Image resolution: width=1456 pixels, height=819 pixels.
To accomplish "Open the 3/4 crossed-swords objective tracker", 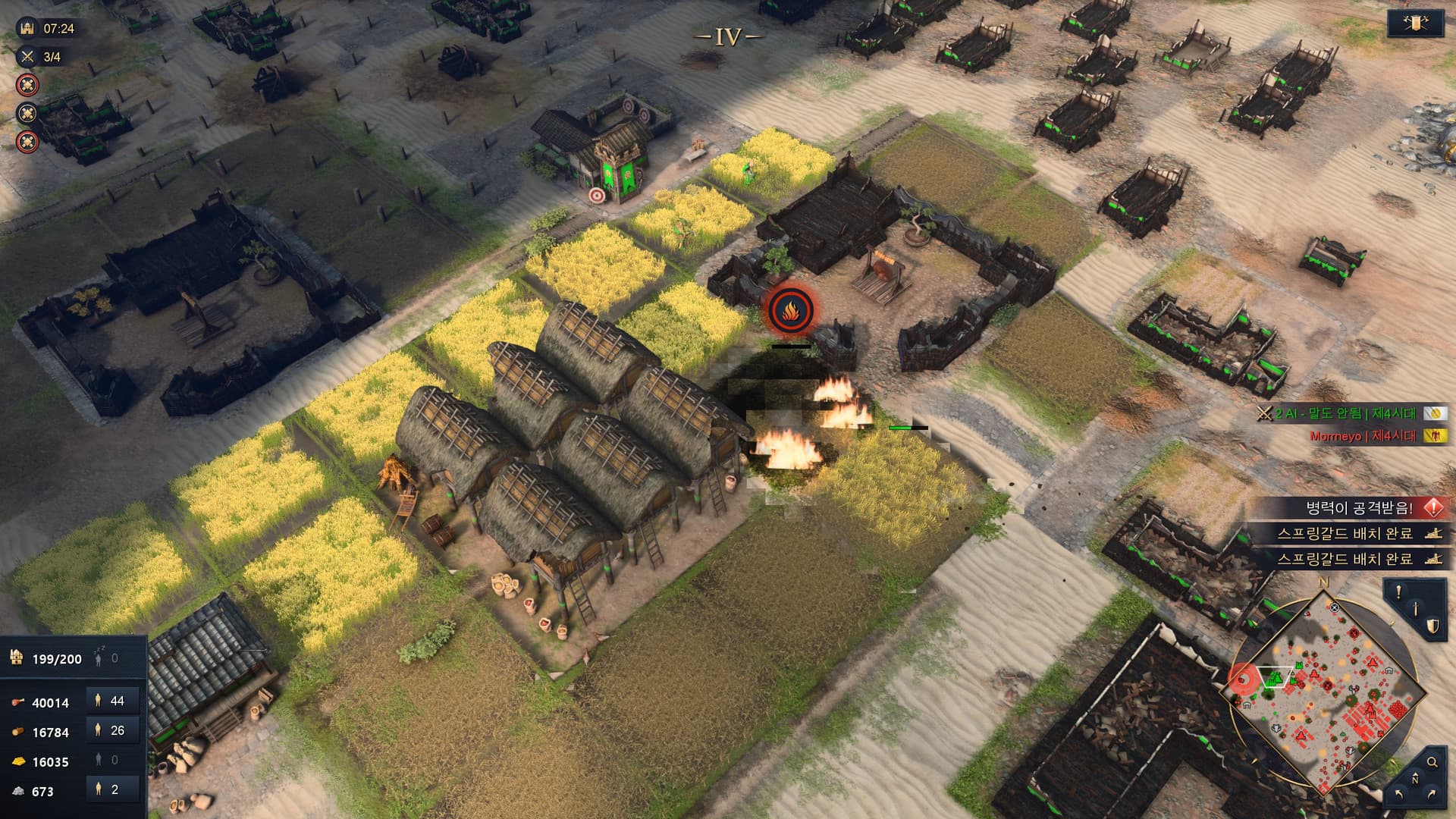I will [x=42, y=57].
